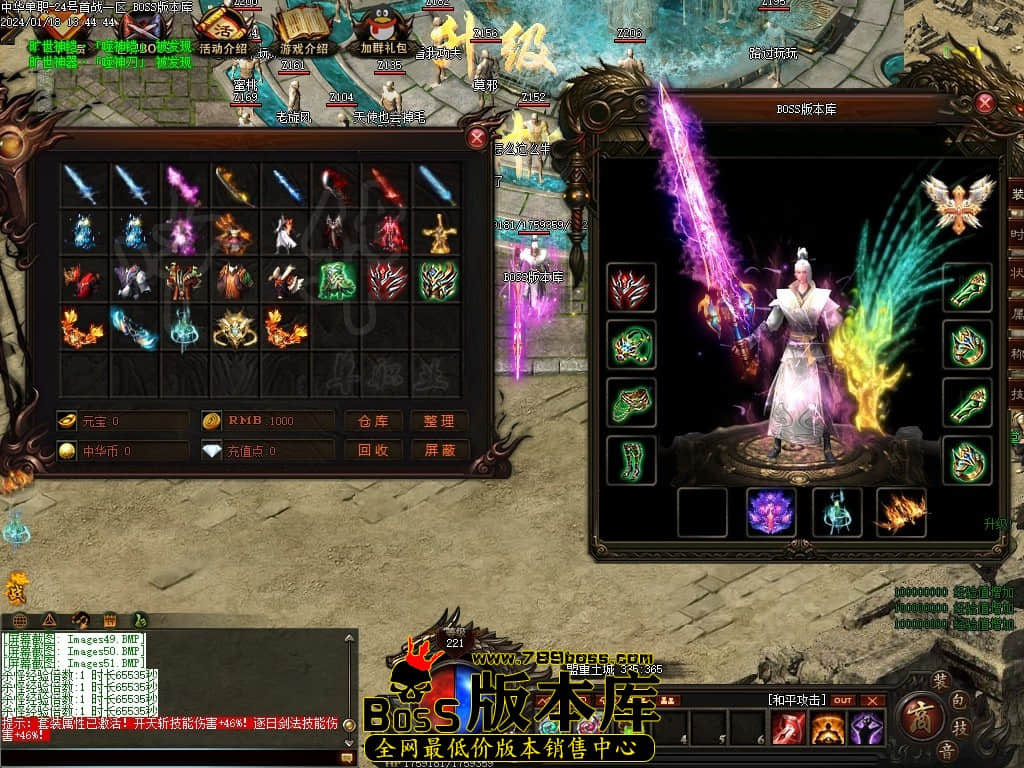The height and width of the screenshot is (768, 1024).
Task: Select the equipped green boots slot
Action: pos(631,460)
